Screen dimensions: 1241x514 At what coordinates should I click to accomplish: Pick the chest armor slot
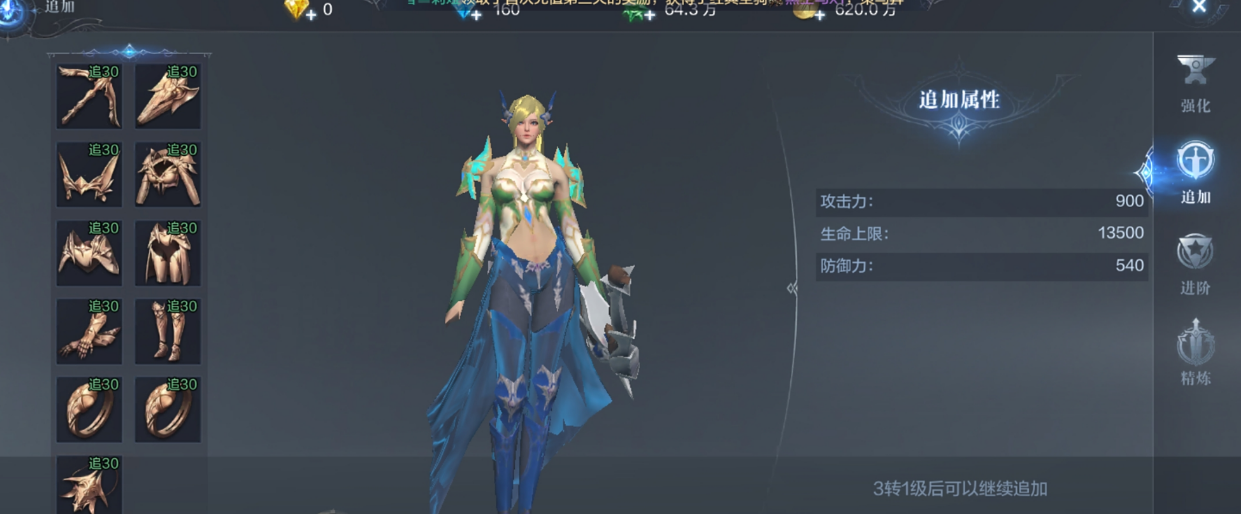click(x=89, y=253)
